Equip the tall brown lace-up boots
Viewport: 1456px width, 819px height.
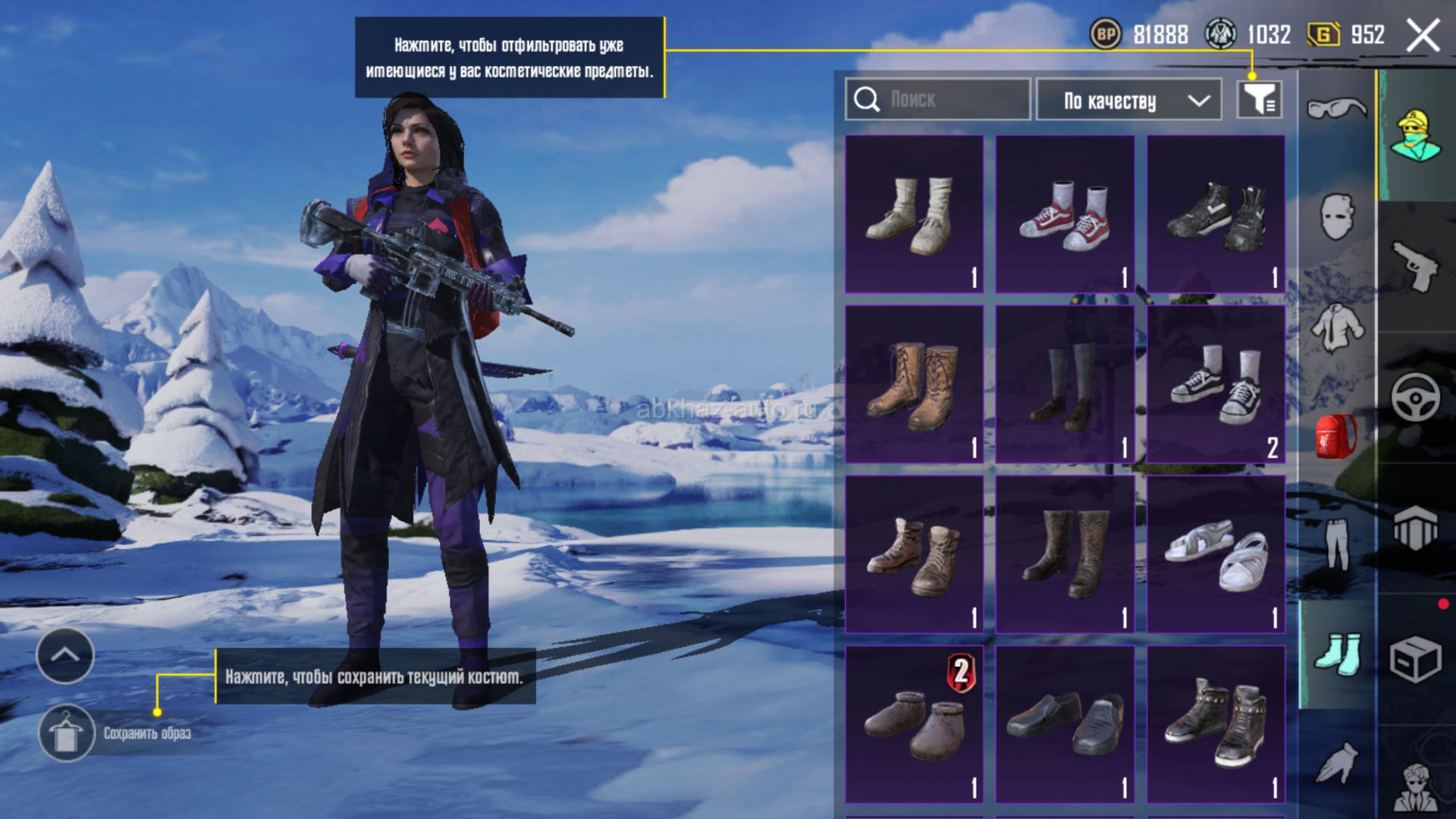[914, 384]
